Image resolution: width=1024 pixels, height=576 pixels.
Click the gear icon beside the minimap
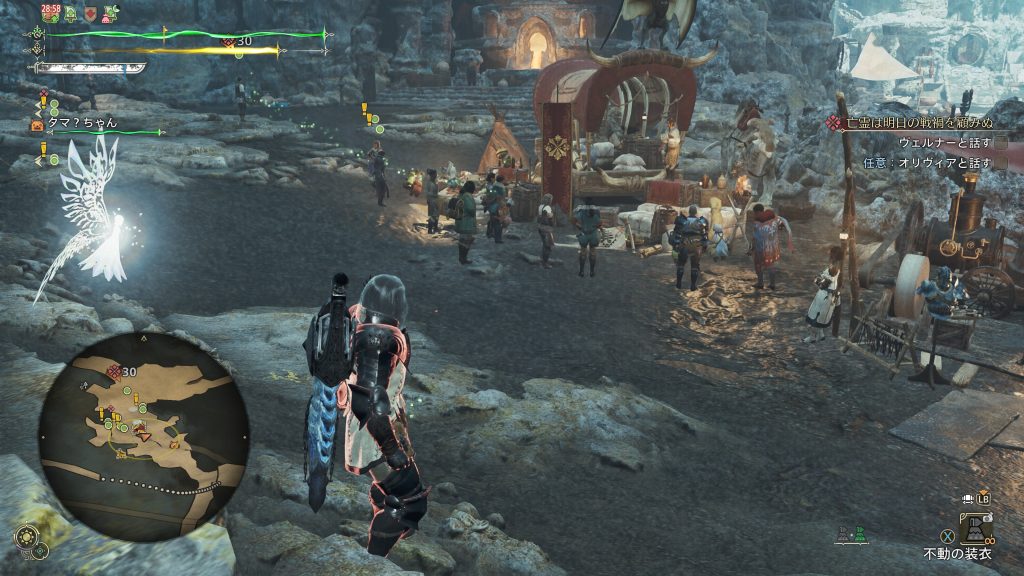(25, 537)
